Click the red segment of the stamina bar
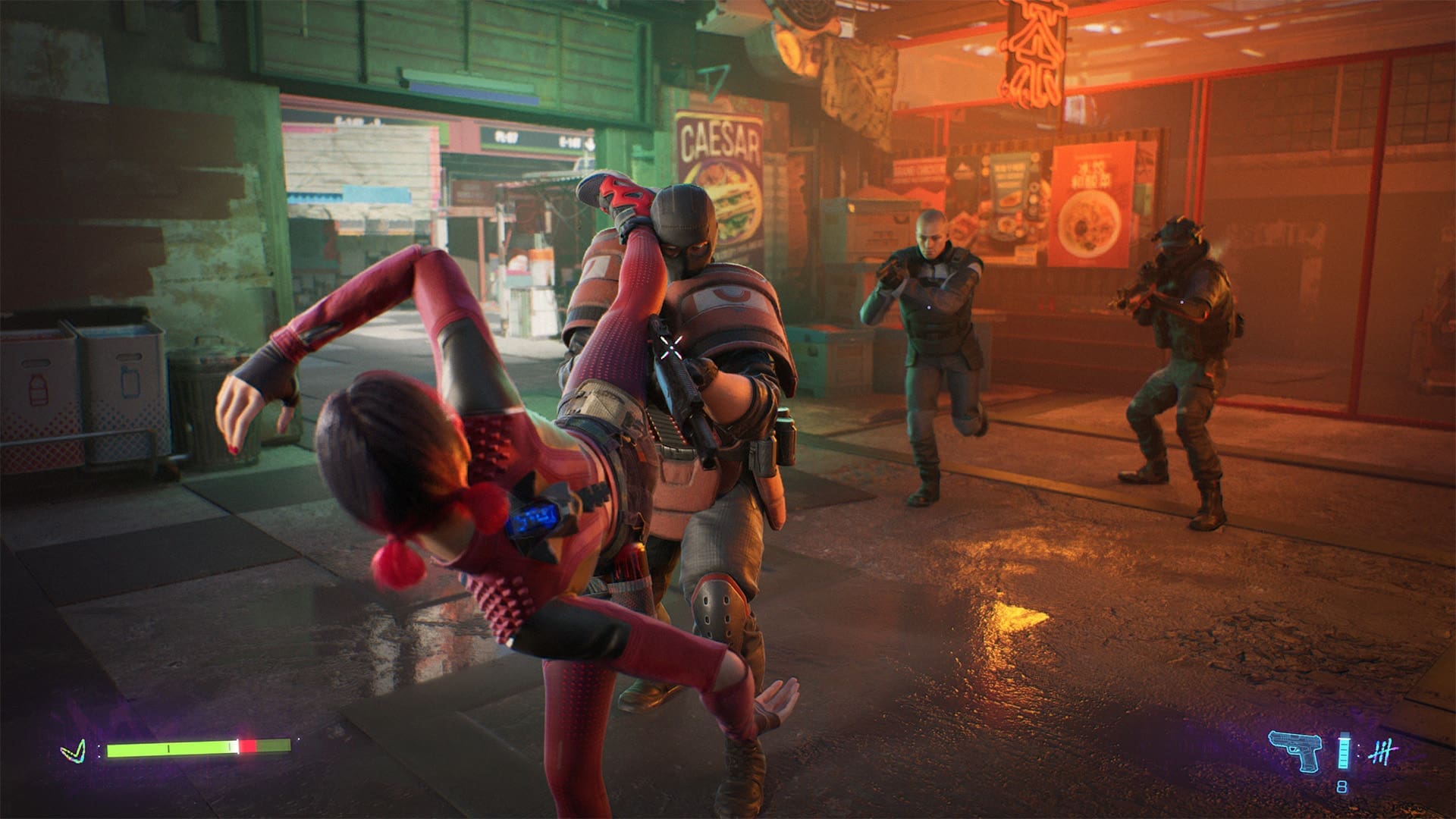The image size is (1456, 819). click(x=247, y=746)
